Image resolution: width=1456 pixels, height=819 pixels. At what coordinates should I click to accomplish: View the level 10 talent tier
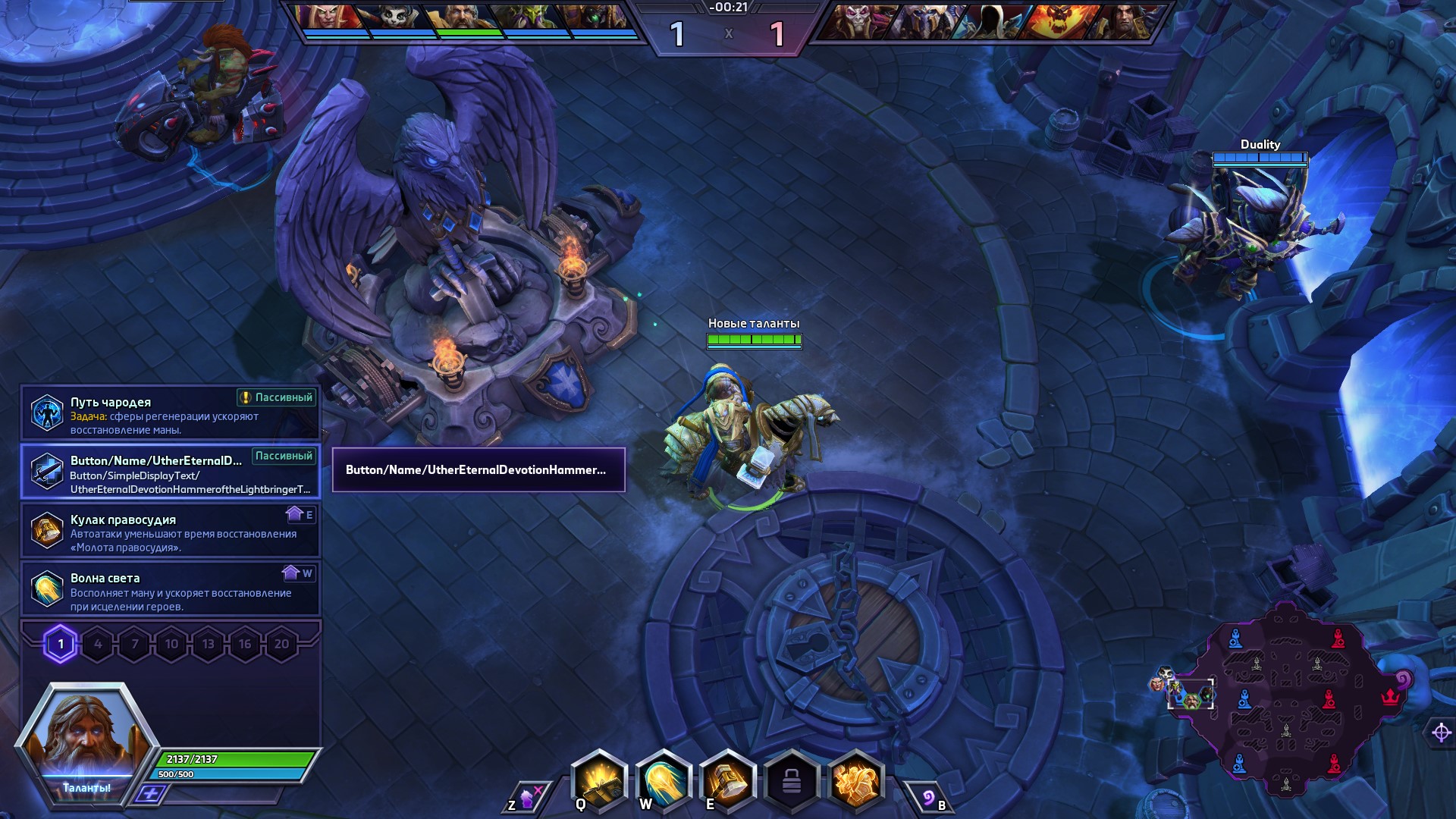[x=171, y=645]
